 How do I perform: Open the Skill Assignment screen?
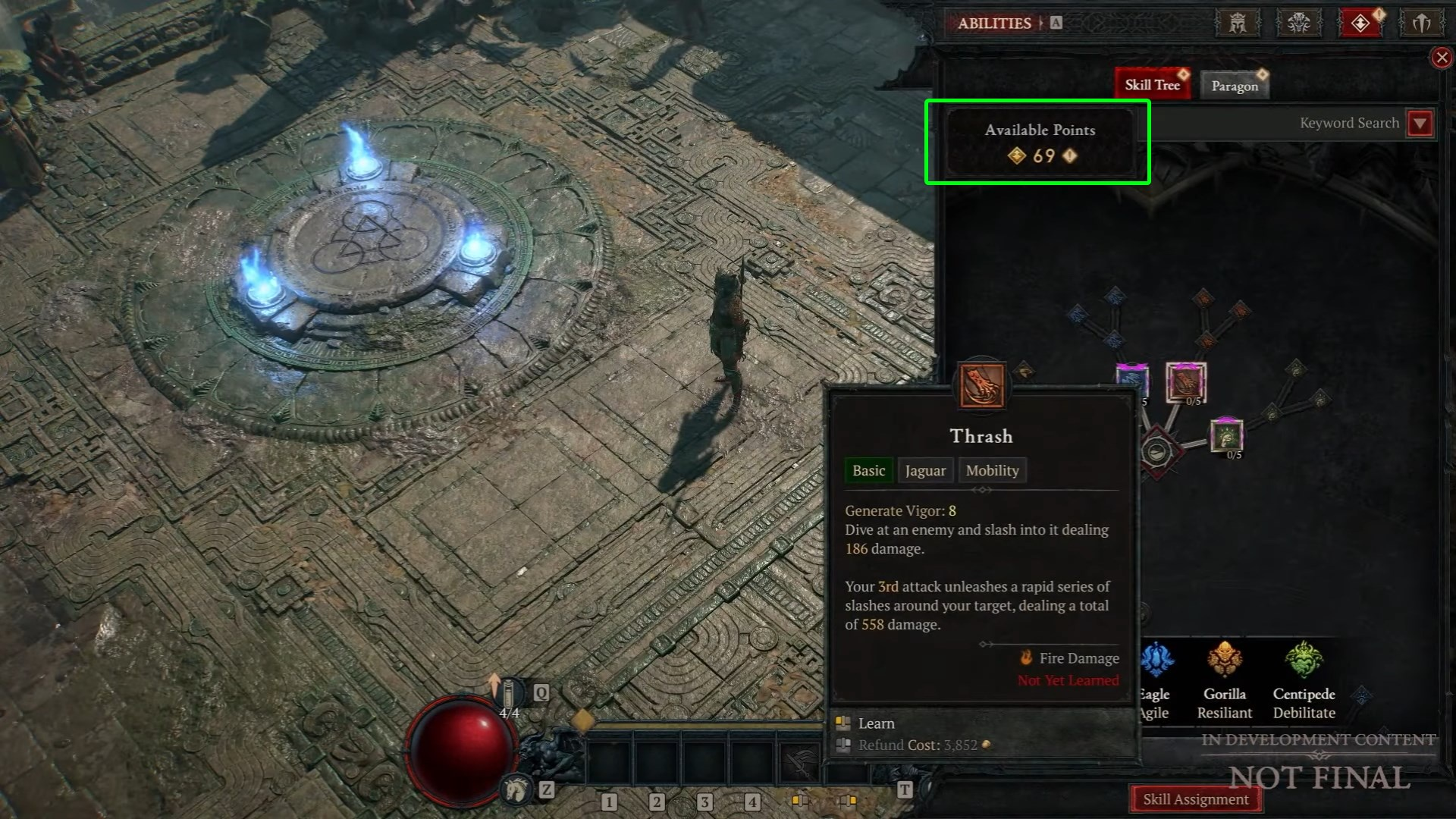1195,799
